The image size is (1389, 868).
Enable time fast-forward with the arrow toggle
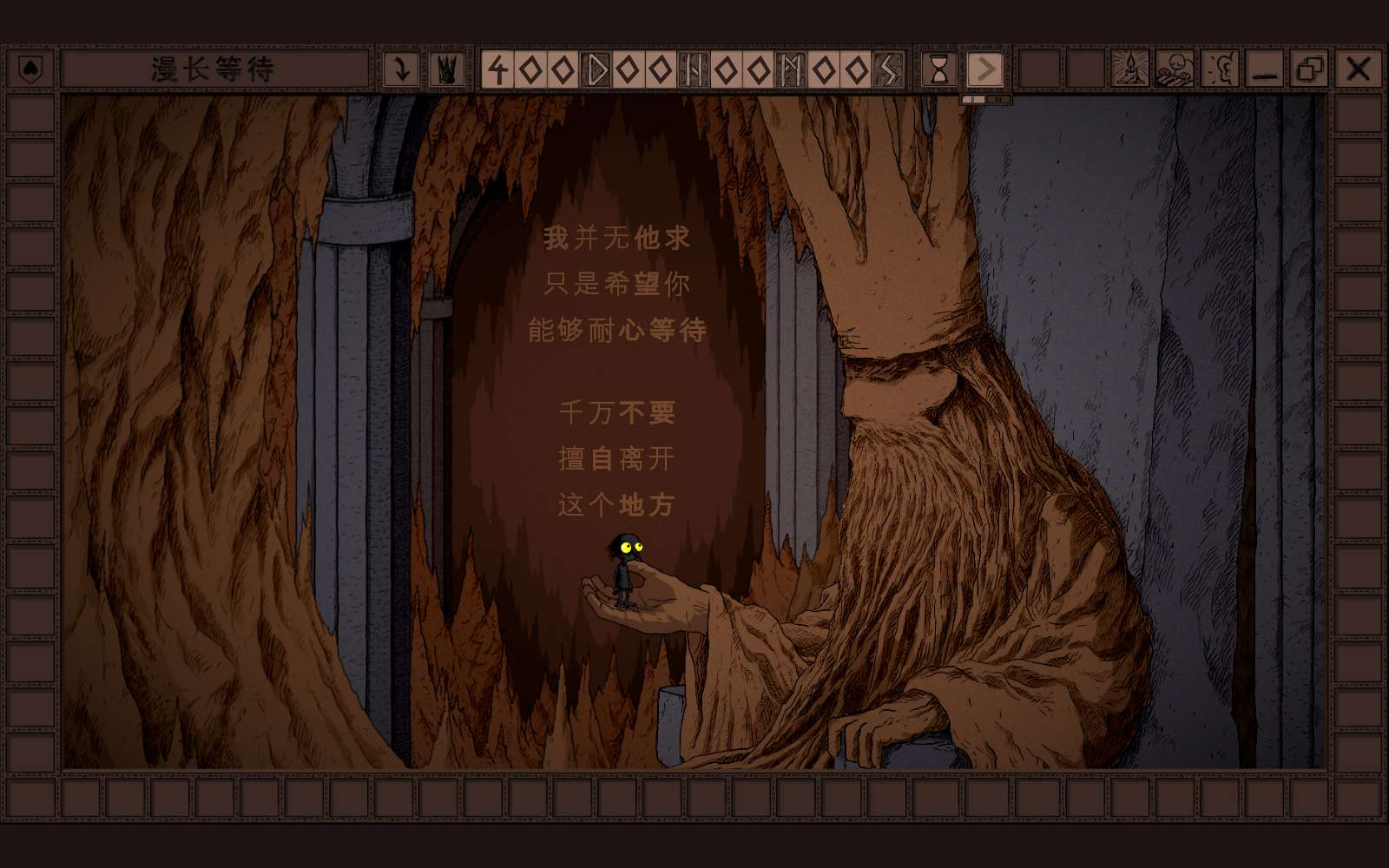pyautogui.click(x=985, y=69)
